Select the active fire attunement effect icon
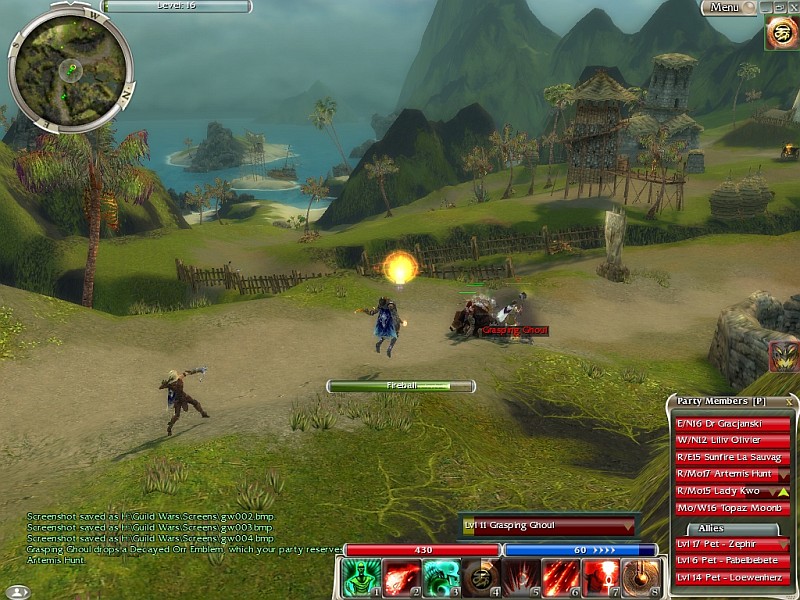This screenshot has height=600, width=800. [x=781, y=33]
